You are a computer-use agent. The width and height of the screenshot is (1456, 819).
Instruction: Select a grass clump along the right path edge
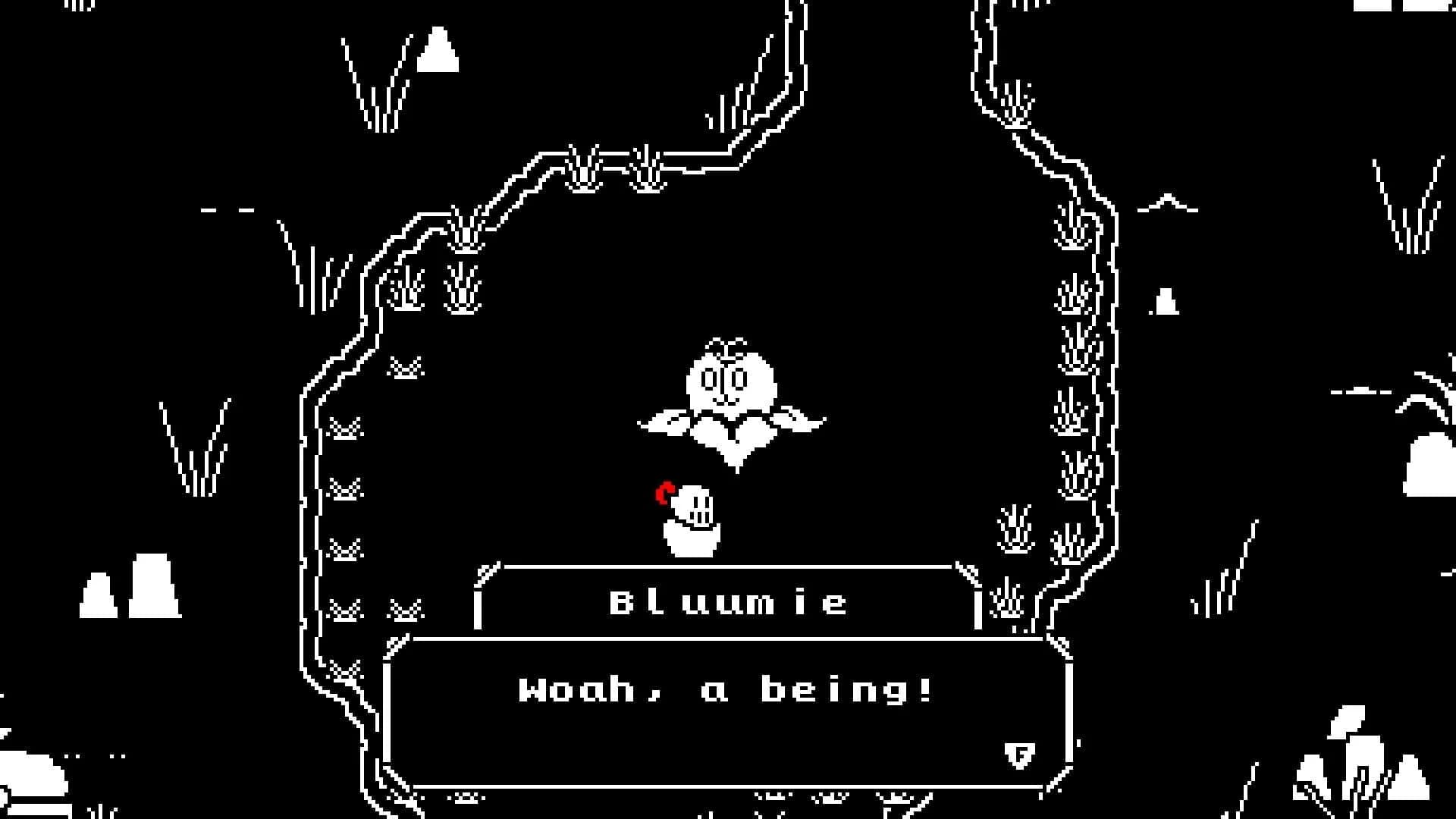coord(1073,296)
